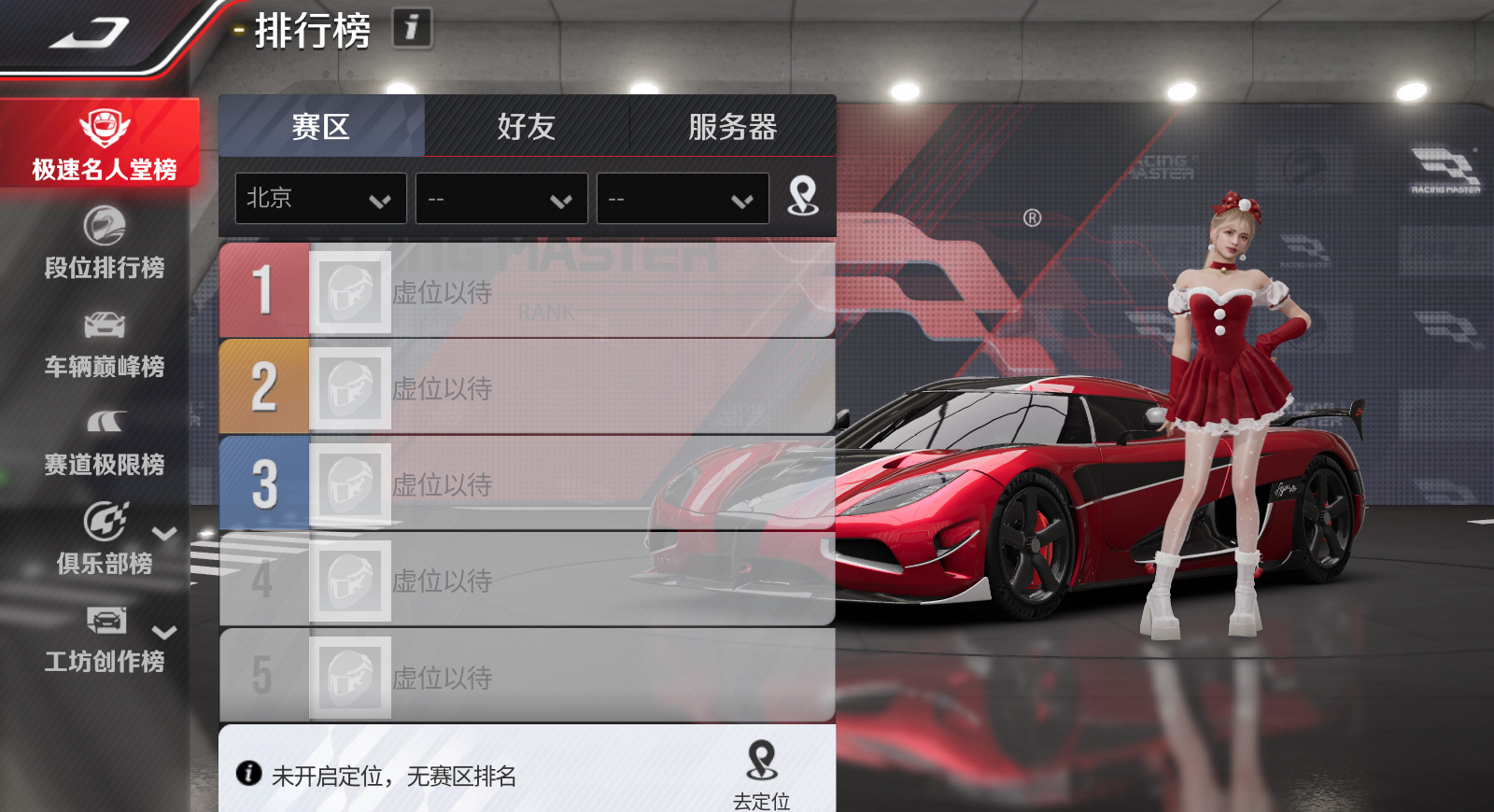Viewport: 1494px width, 812px height.
Task: Open the 极速名人堂榜 leaderboard
Action: pyautogui.click(x=103, y=145)
